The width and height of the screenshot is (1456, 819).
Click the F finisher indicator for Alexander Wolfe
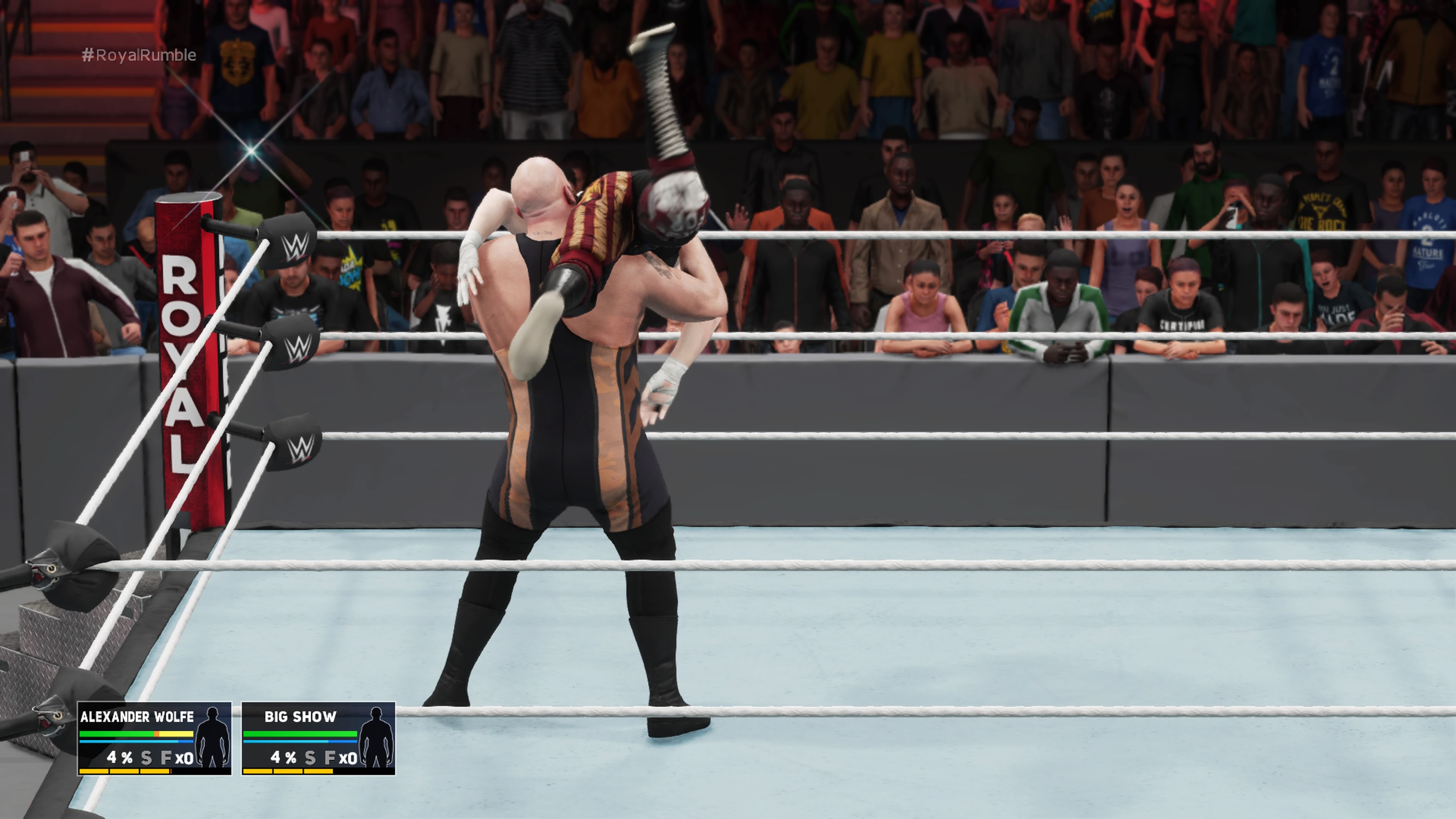(x=168, y=758)
